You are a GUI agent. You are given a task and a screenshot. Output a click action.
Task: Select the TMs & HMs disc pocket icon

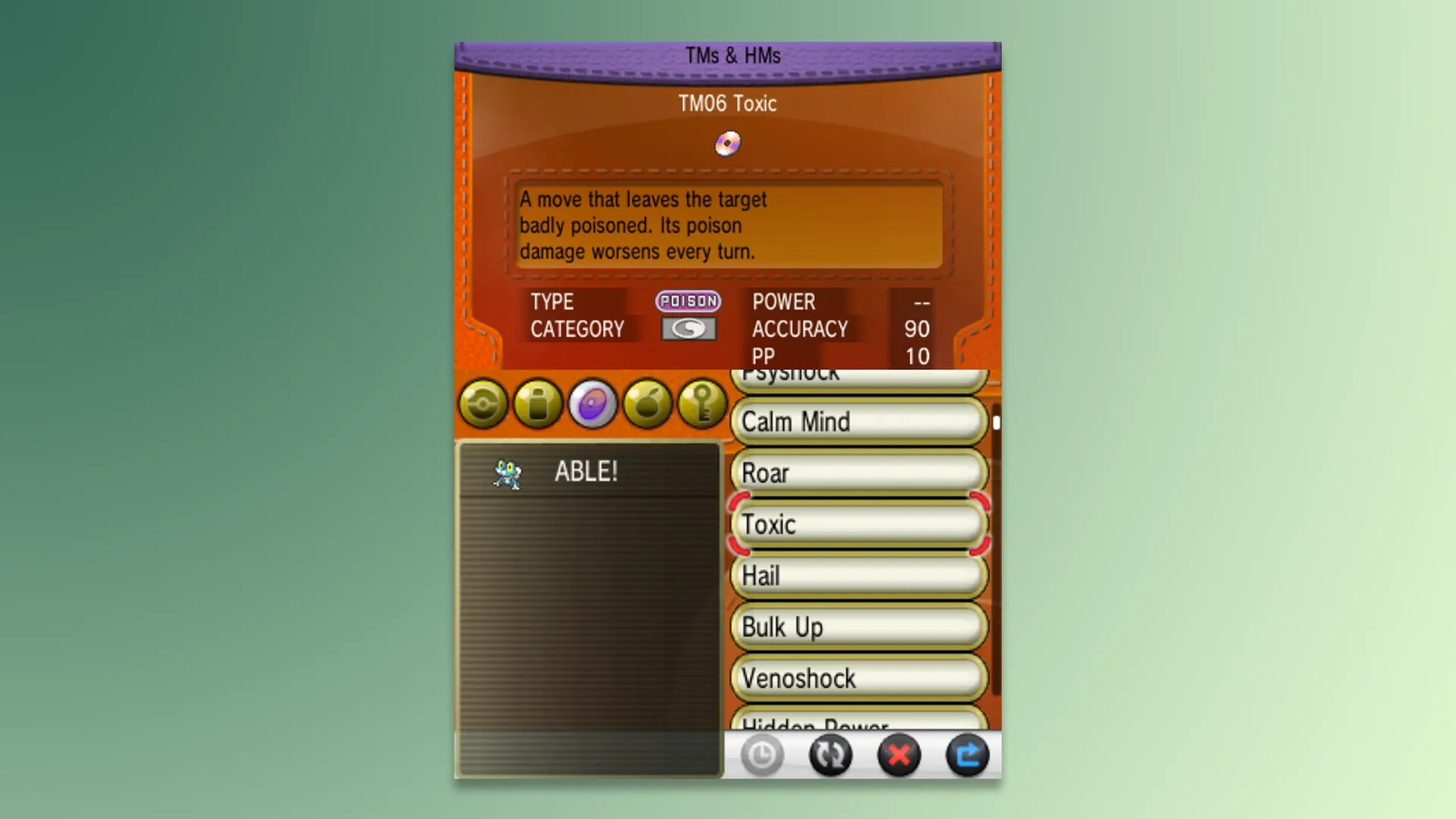[592, 404]
